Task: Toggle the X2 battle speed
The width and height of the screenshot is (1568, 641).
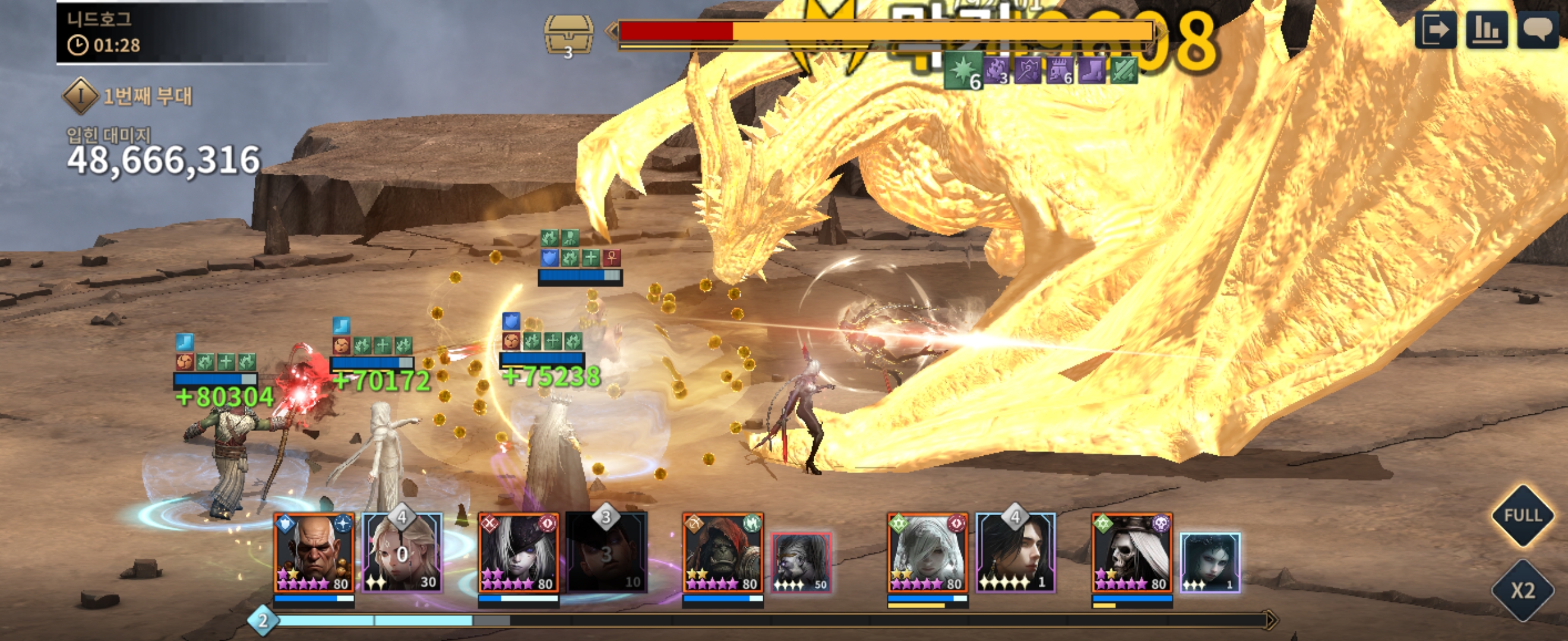Action: coord(1523,591)
